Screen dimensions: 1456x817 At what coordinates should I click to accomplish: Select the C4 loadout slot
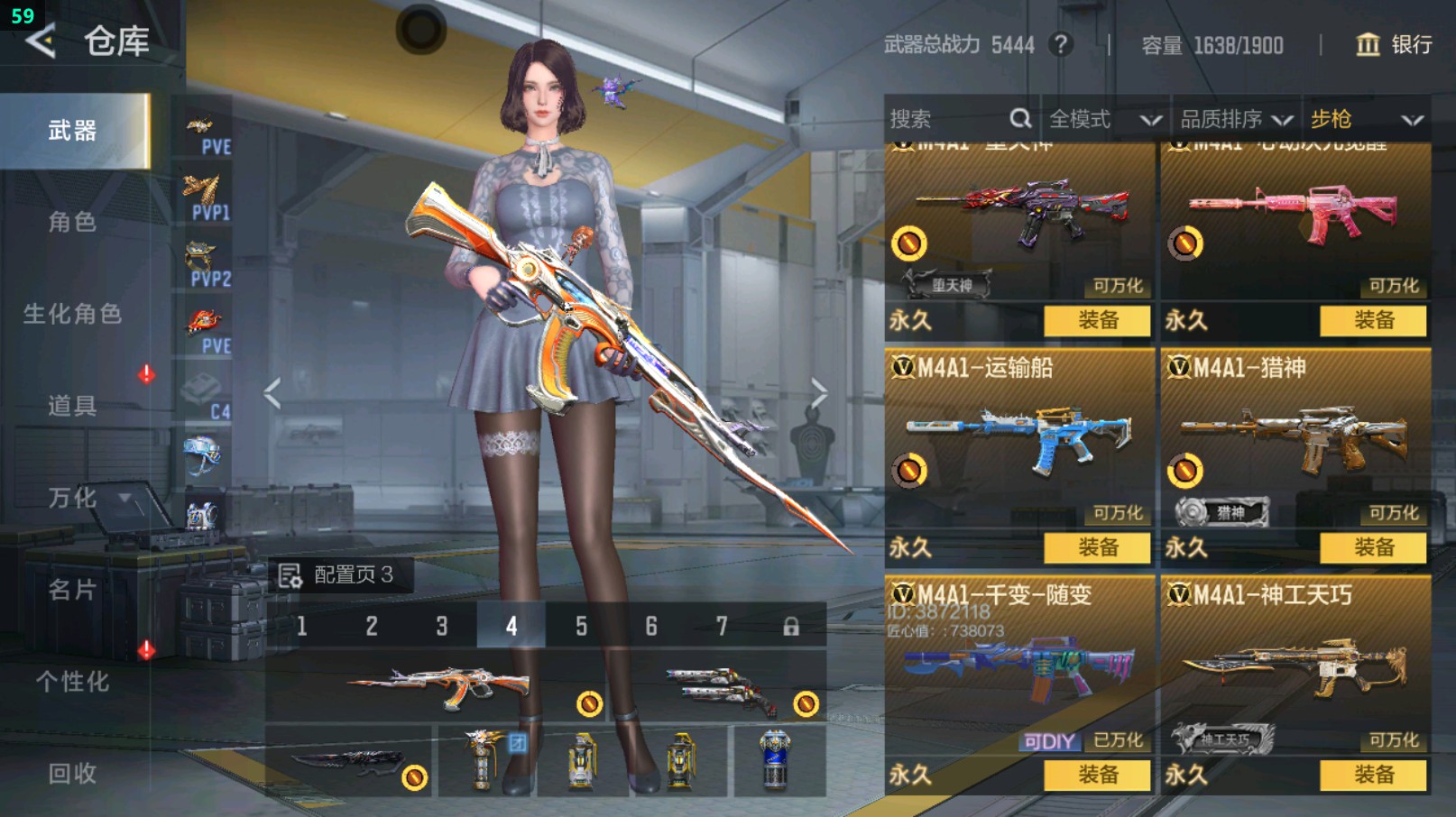207,398
